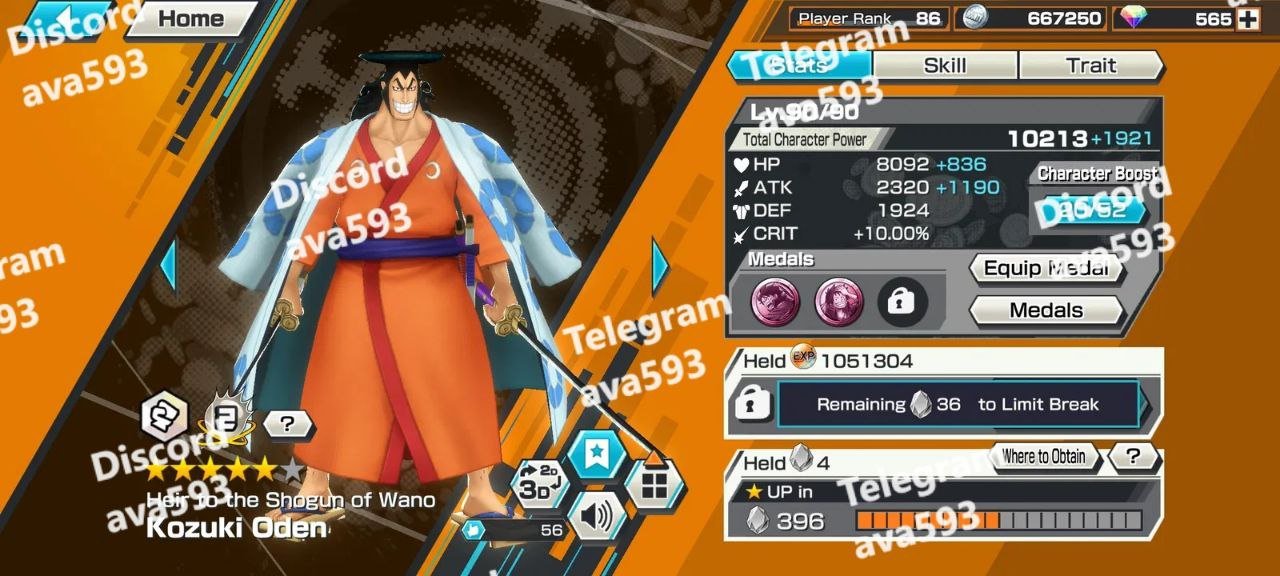This screenshot has width=1280, height=576.
Task: Go back using the top-left arrow
Action: [x=67, y=18]
